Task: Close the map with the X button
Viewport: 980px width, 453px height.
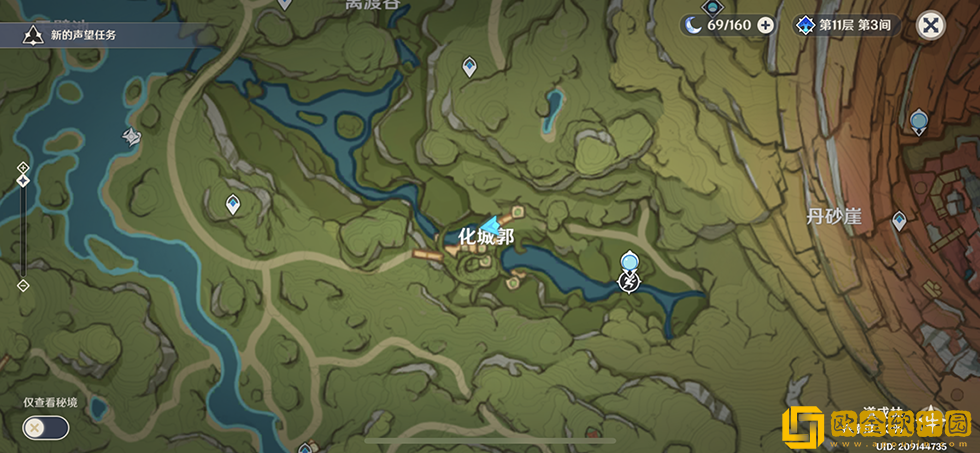Action: 931,26
